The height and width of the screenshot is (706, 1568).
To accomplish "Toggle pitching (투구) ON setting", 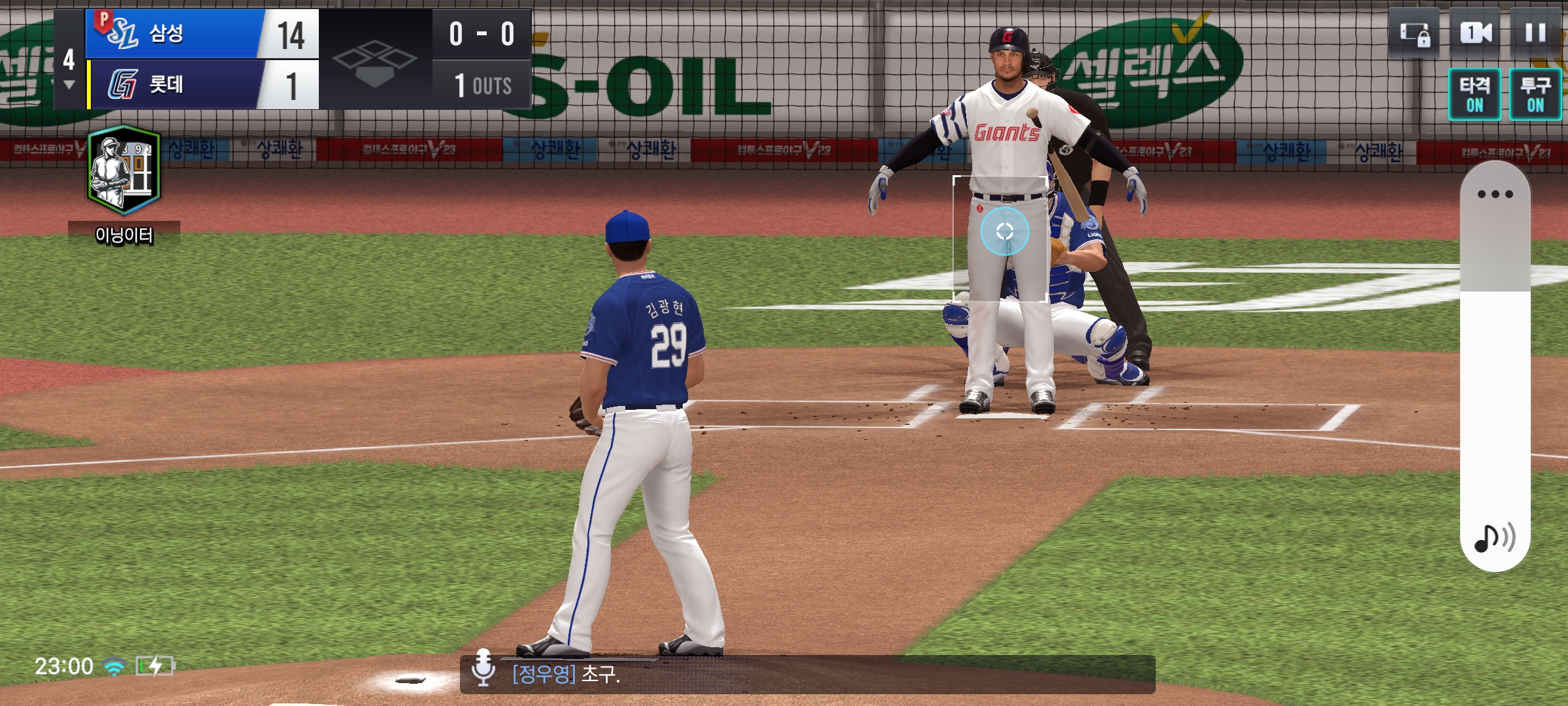I will pyautogui.click(x=1535, y=94).
